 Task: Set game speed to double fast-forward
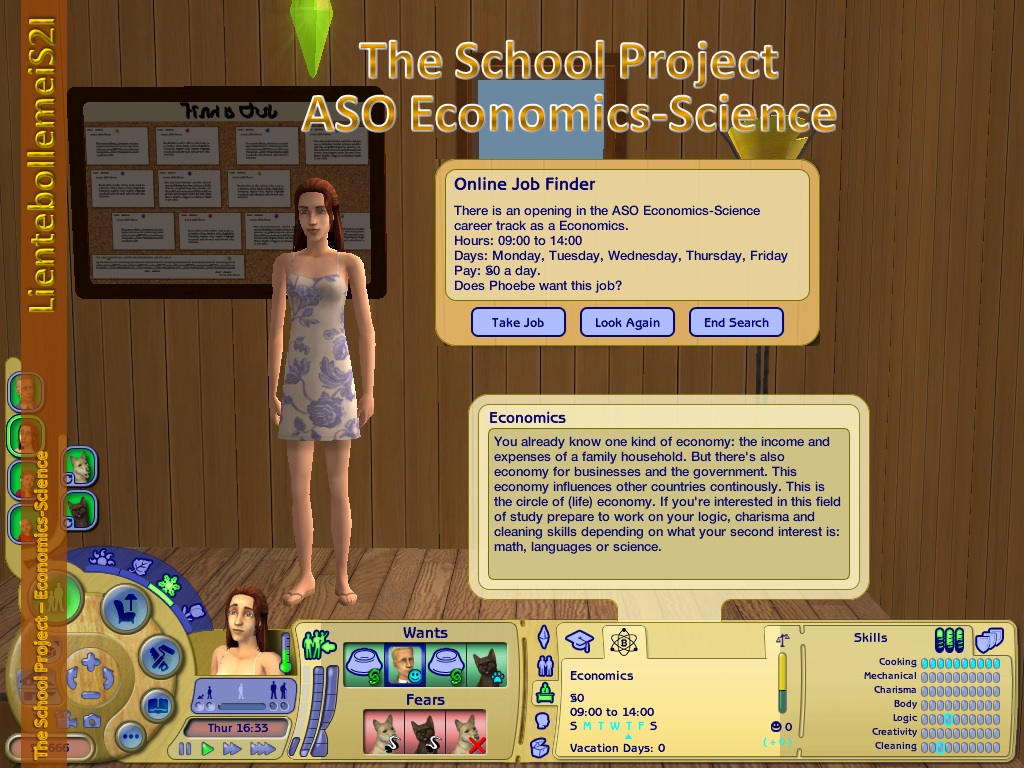point(232,748)
